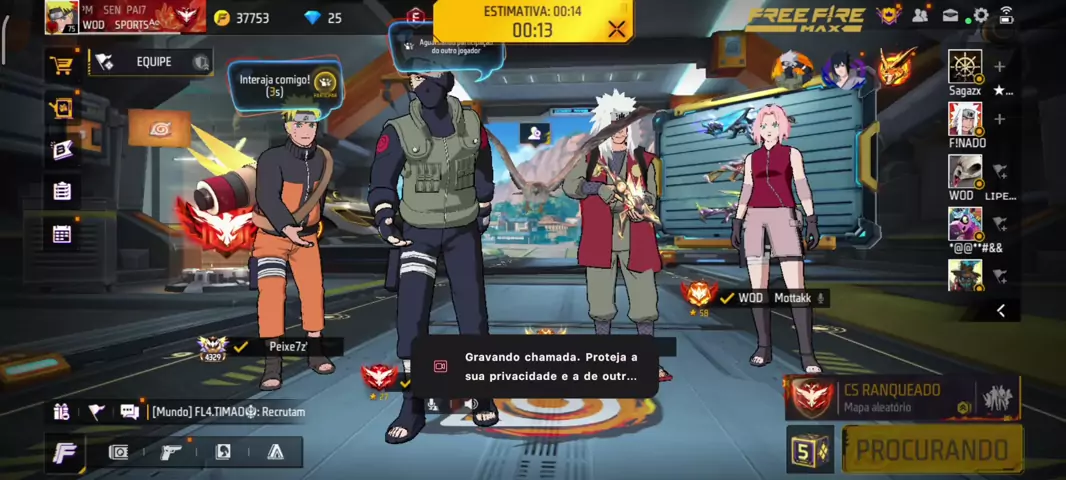Open the diamonds balance

point(322,18)
